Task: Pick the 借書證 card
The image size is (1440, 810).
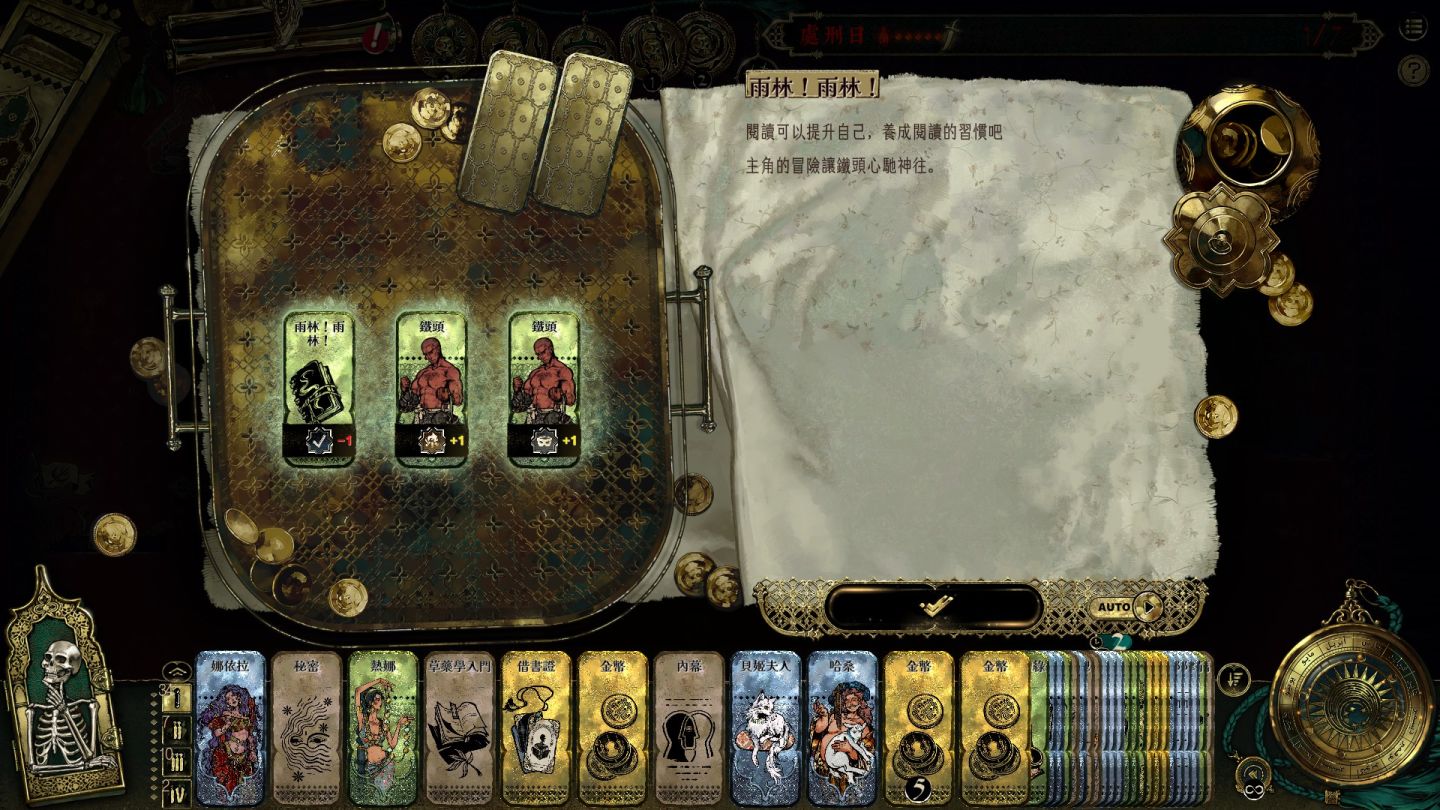Action: (x=535, y=729)
